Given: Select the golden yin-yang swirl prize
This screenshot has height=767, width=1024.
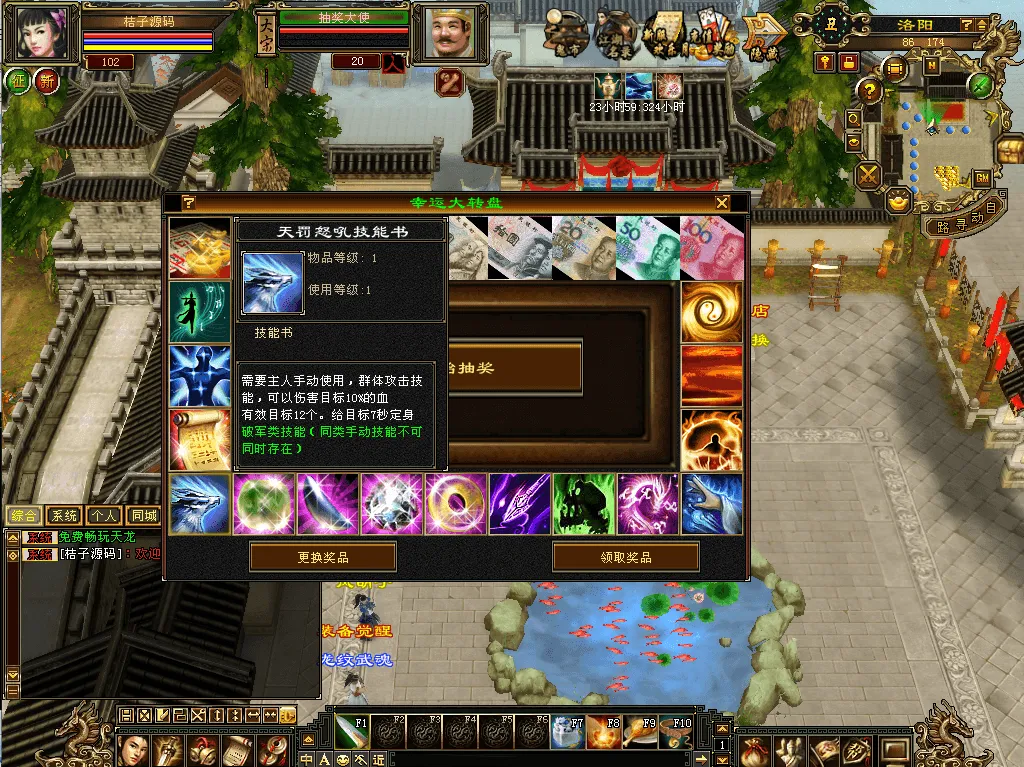Looking at the screenshot, I should [712, 312].
